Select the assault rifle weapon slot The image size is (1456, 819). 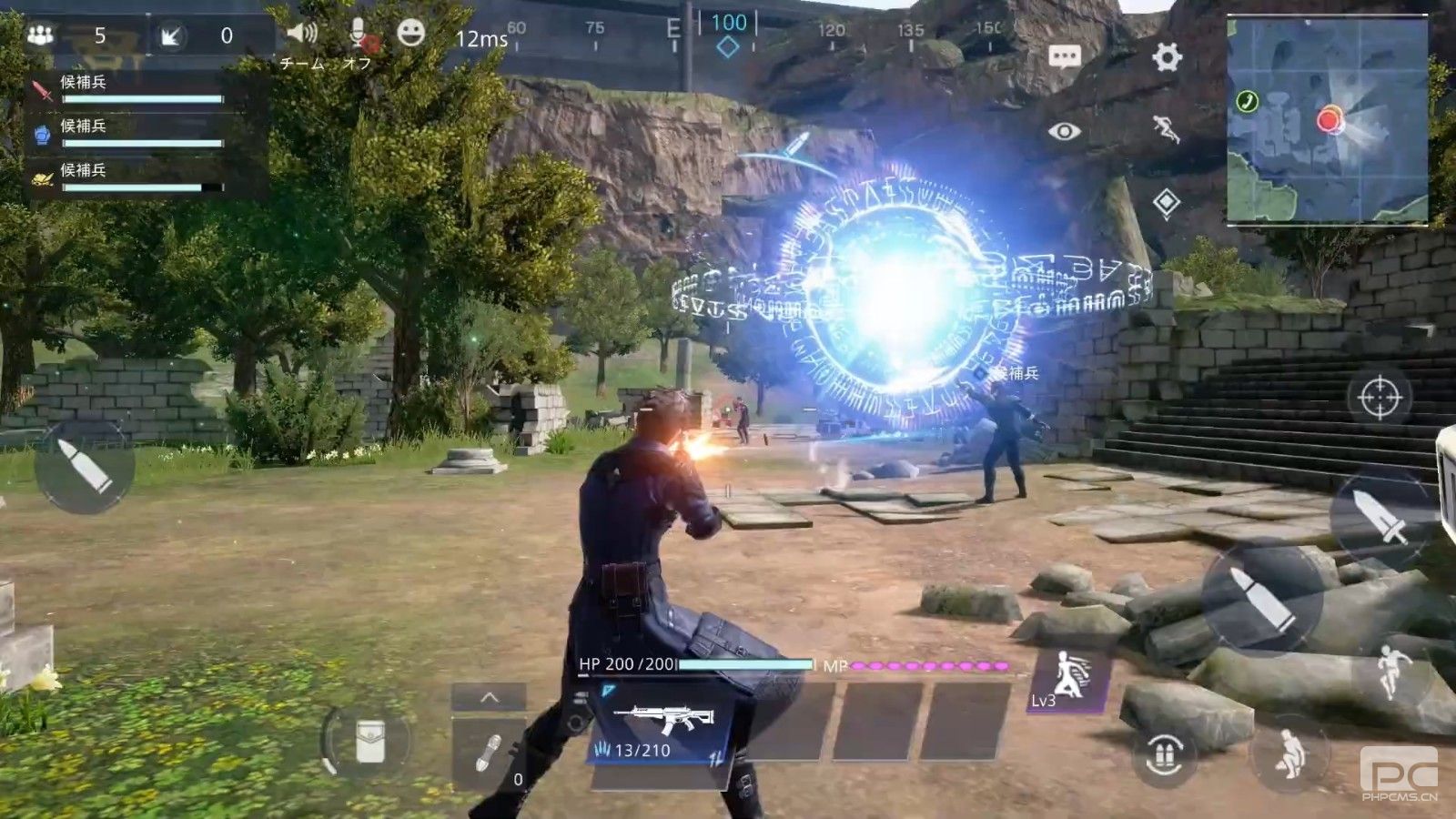662,725
